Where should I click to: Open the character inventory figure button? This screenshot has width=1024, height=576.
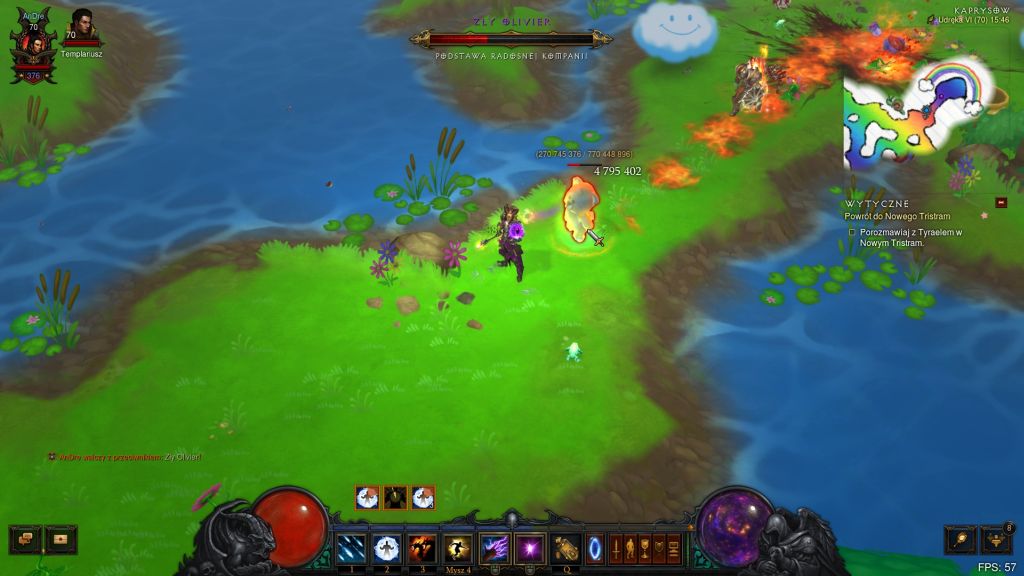click(x=630, y=548)
